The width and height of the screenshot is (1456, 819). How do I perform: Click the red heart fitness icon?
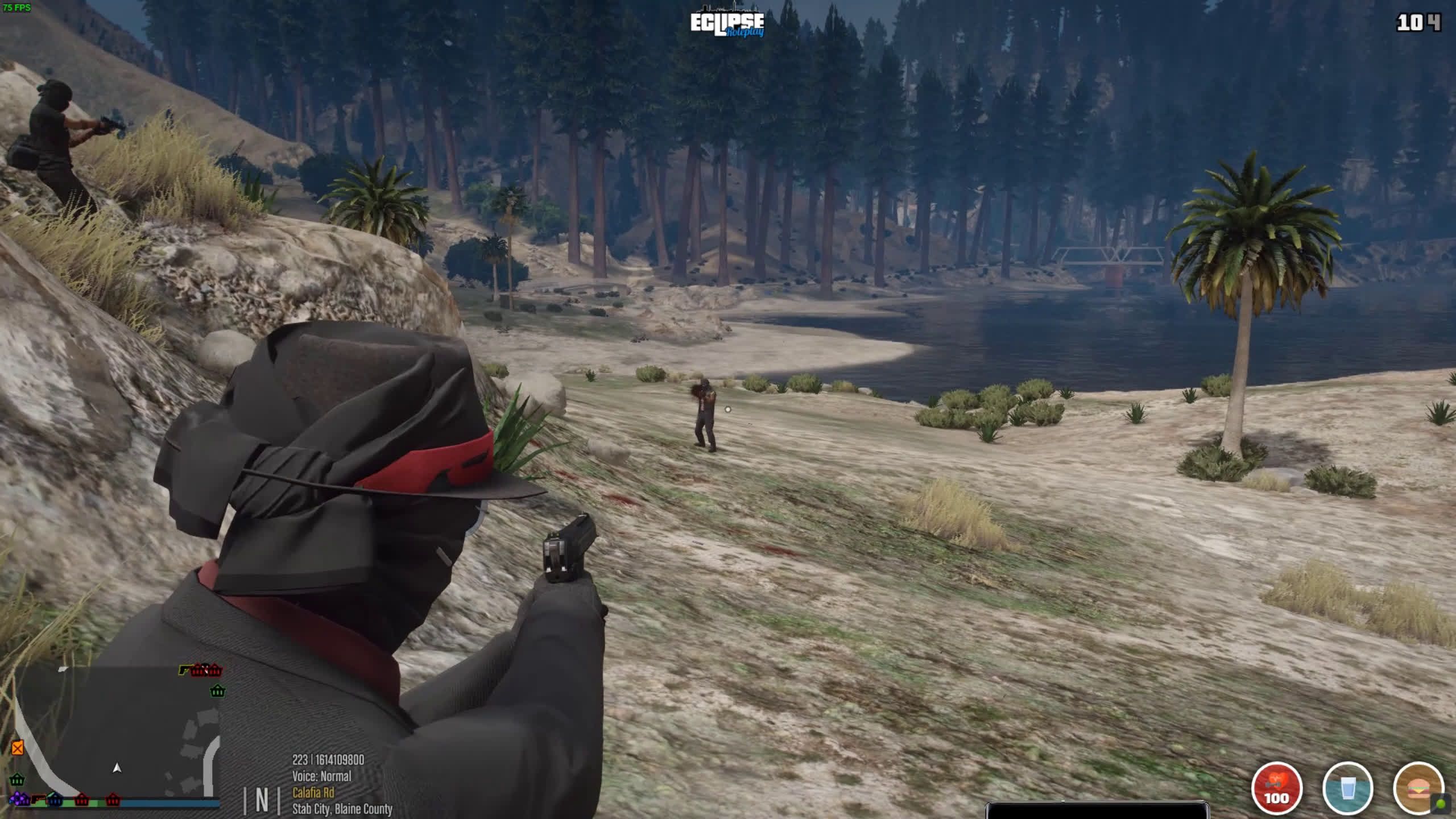click(x=1277, y=788)
